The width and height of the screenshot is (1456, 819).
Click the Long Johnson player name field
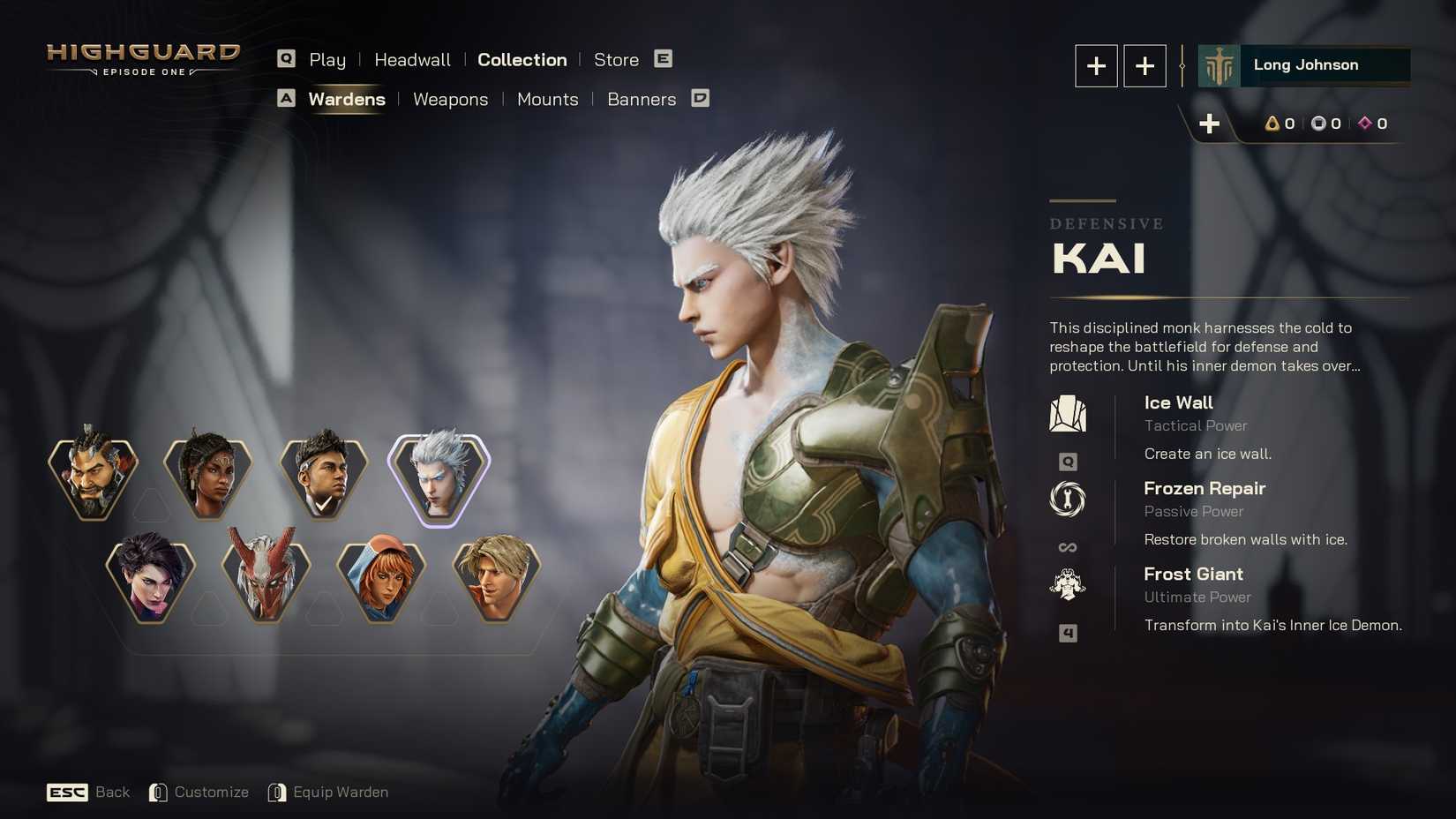[1306, 64]
